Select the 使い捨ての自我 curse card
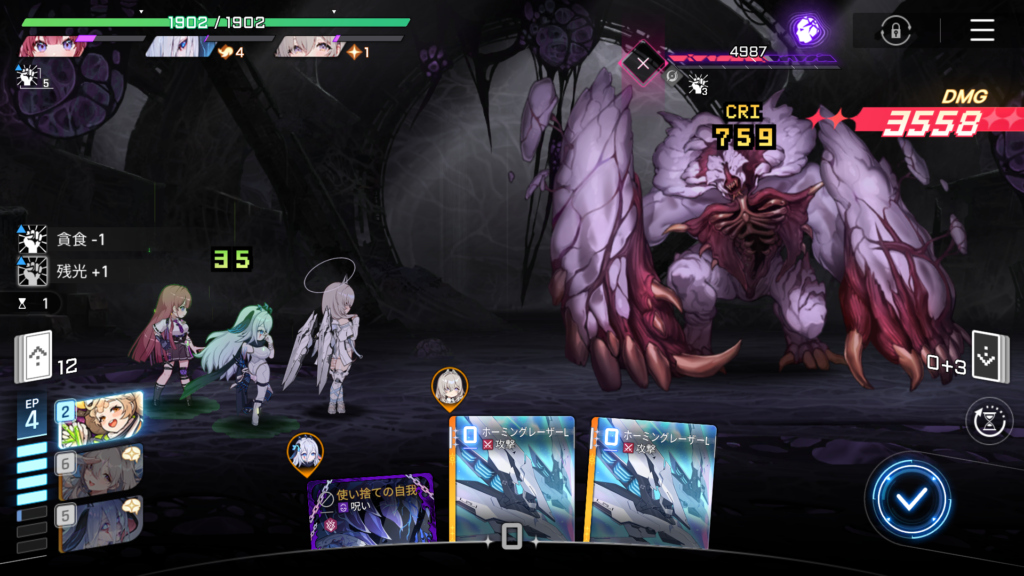1024x576 pixels. coord(371,510)
